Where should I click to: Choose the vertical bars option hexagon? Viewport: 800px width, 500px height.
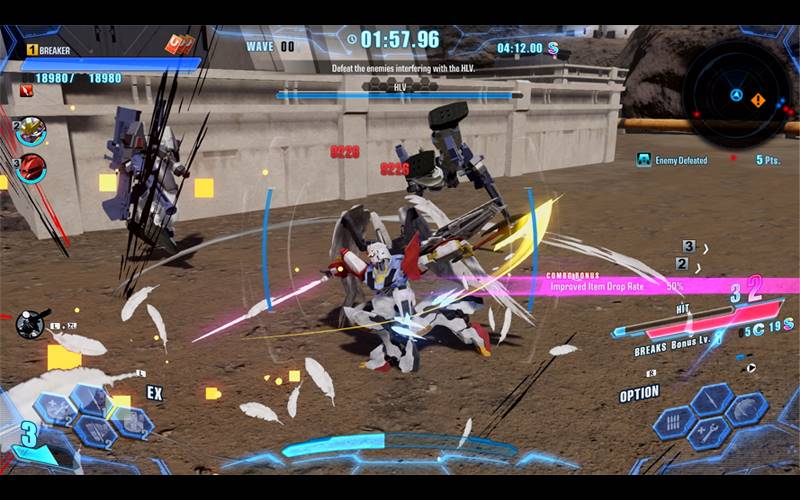tap(676, 422)
